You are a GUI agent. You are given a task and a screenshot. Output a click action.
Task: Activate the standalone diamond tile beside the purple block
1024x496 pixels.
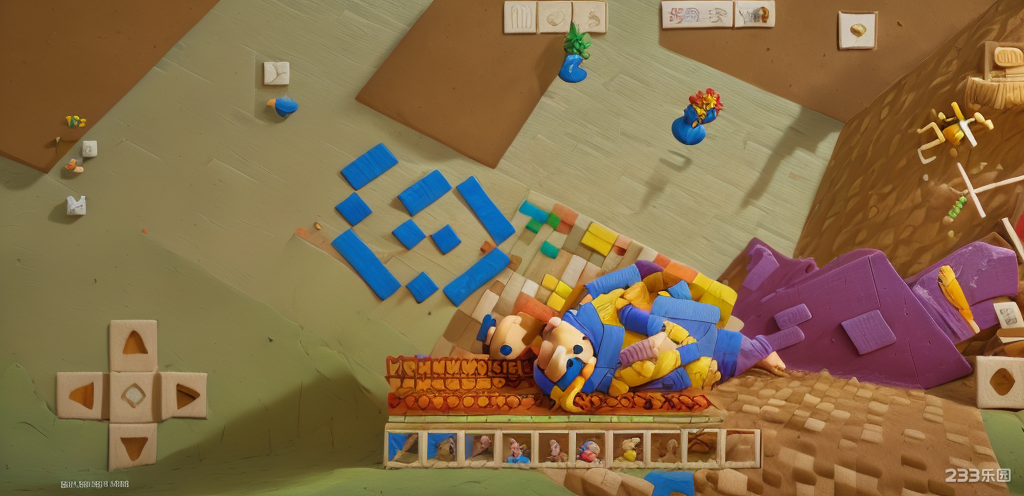pos(1000,382)
